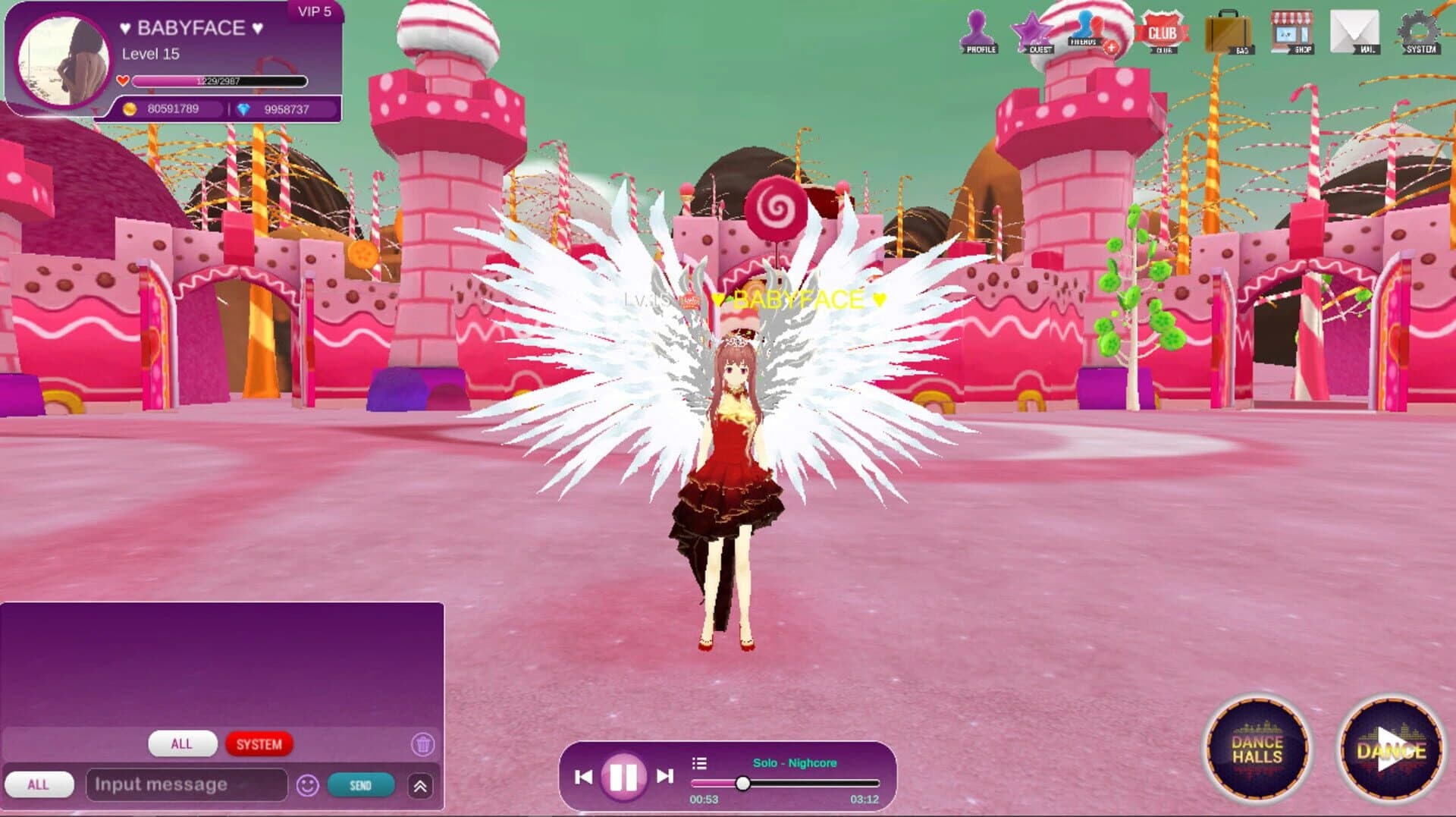Click the Input message text field
The height and width of the screenshot is (817, 1456).
pyautogui.click(x=186, y=785)
